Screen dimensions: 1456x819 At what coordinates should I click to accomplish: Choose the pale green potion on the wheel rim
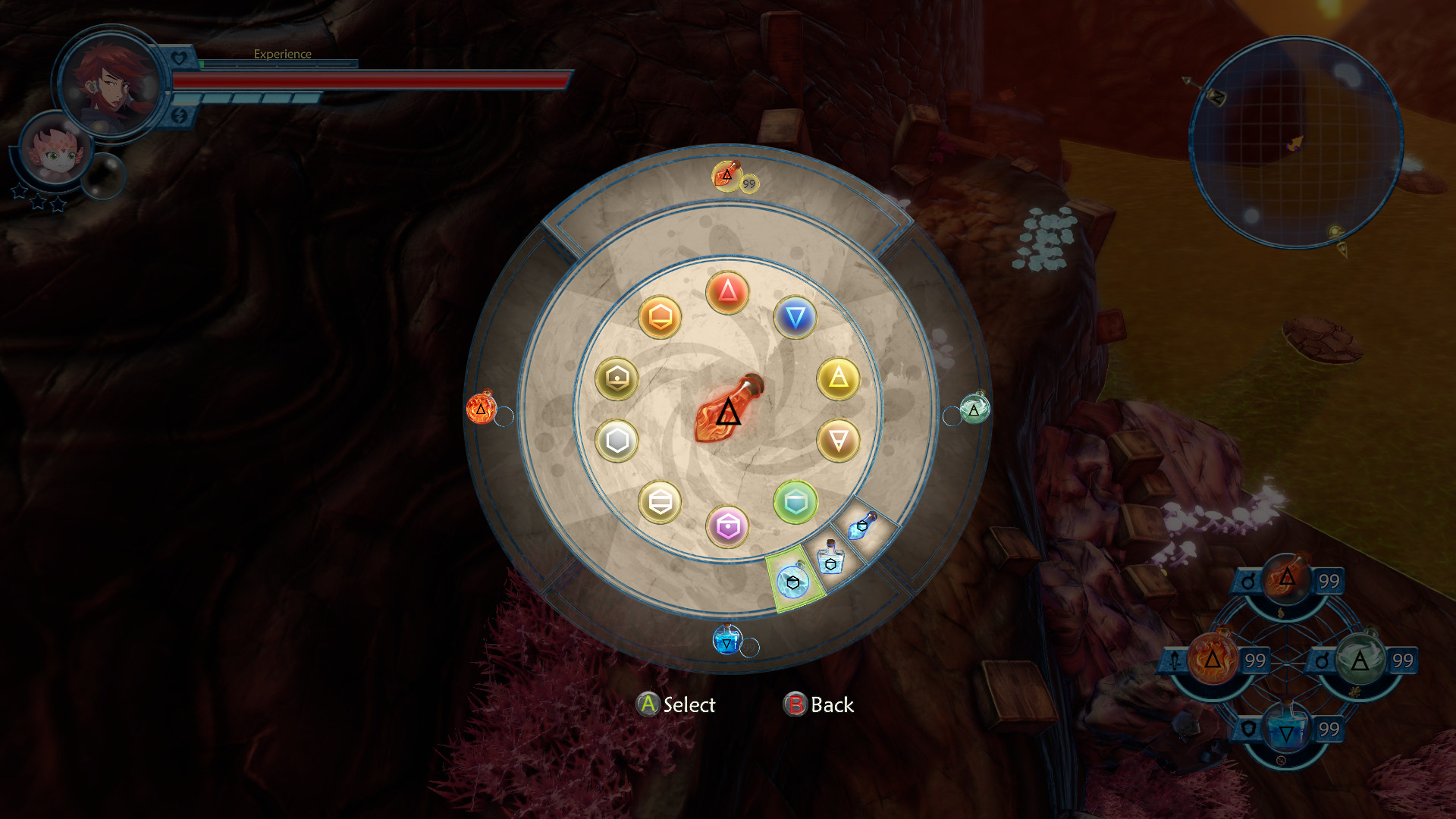pos(974,409)
